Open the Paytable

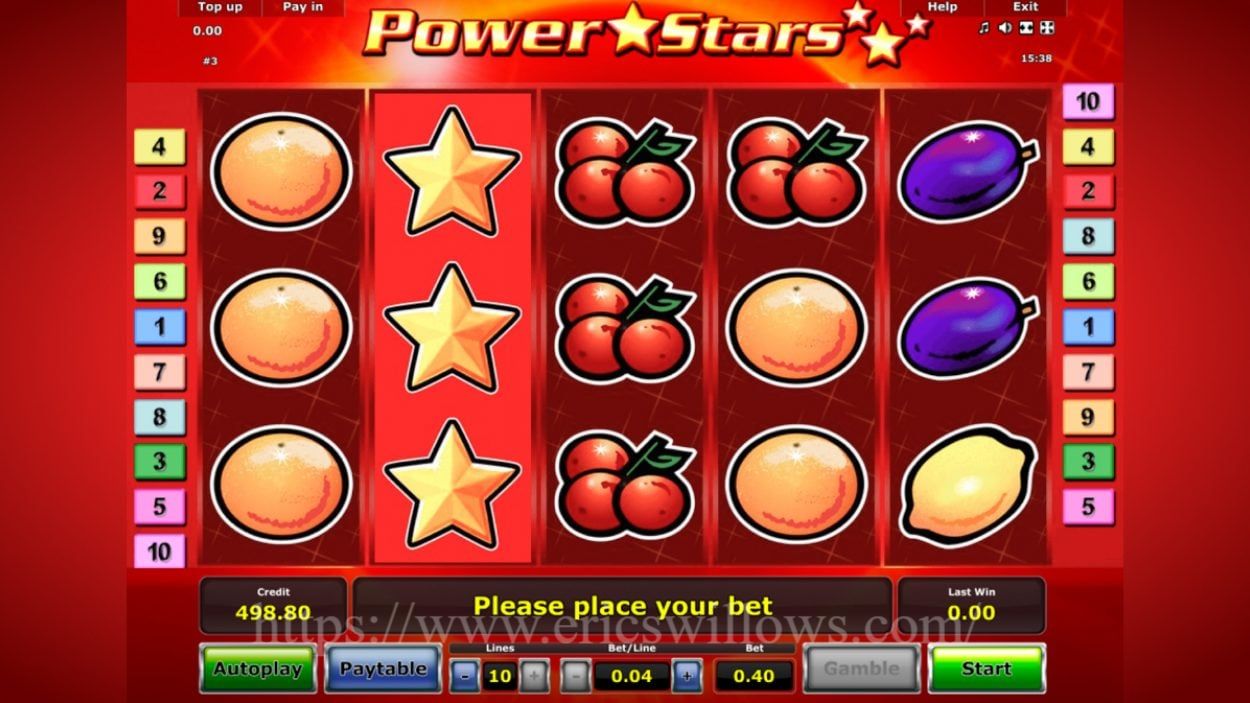383,669
